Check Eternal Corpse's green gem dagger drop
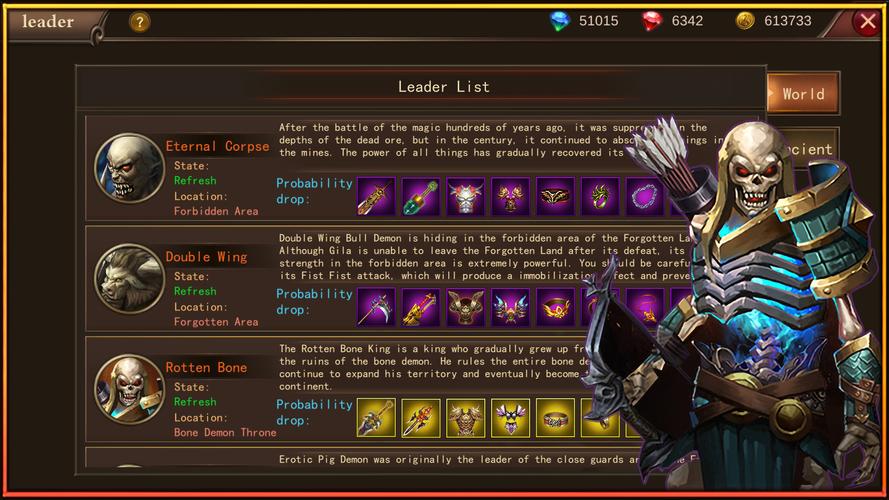889x500 pixels. pyautogui.click(x=421, y=197)
